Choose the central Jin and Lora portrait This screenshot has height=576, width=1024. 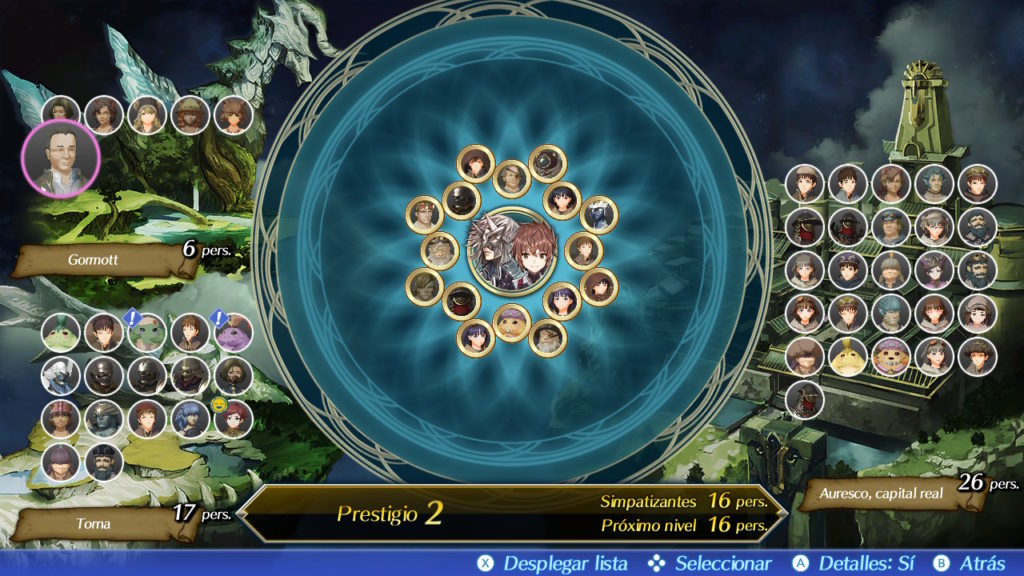tap(512, 249)
